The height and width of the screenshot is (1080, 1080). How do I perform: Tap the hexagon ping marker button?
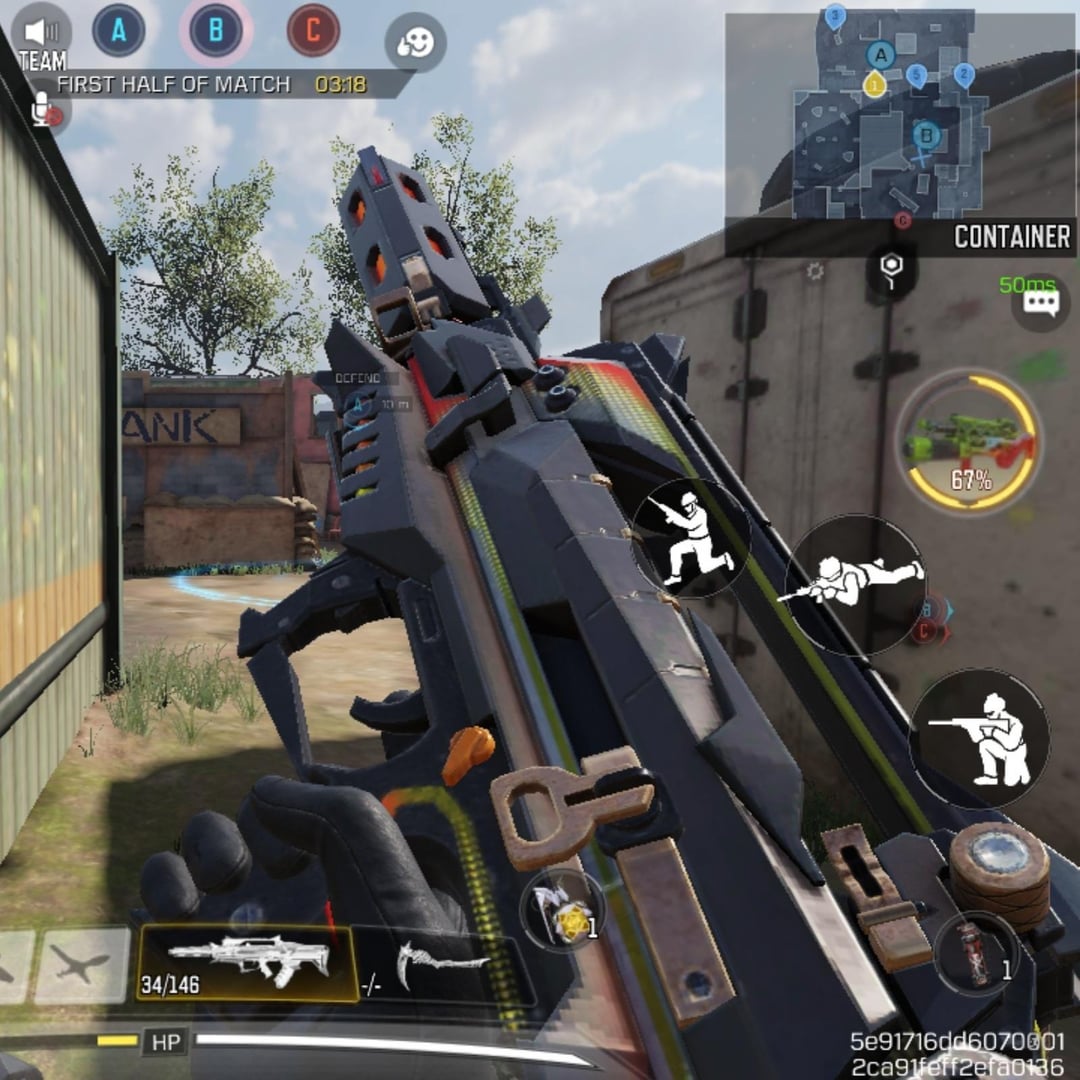892,269
